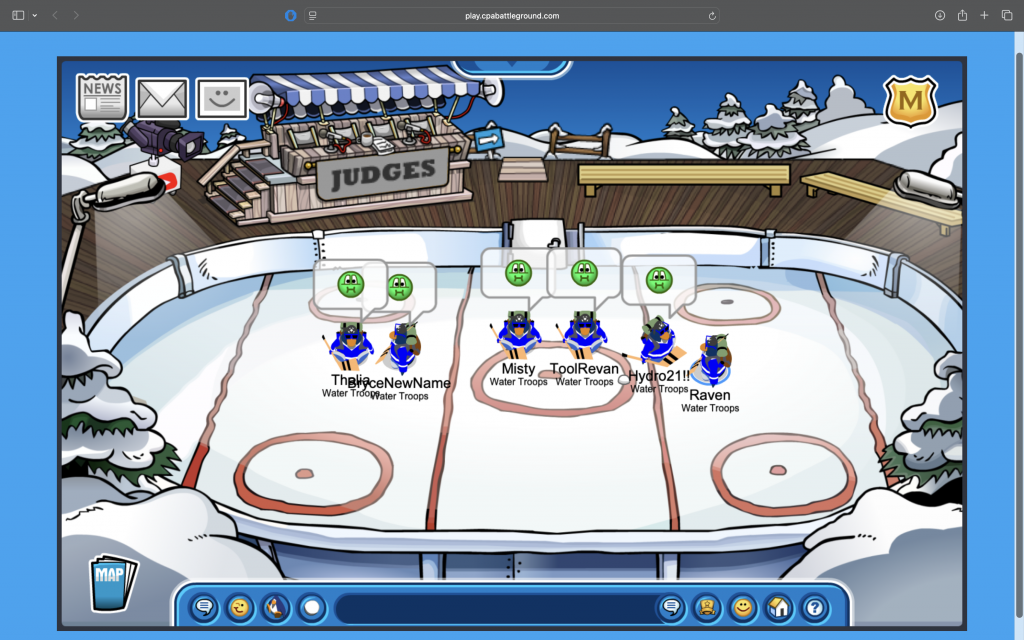Open the safe chat speech bubble menu
Image resolution: width=1024 pixels, height=640 pixels.
(x=205, y=607)
